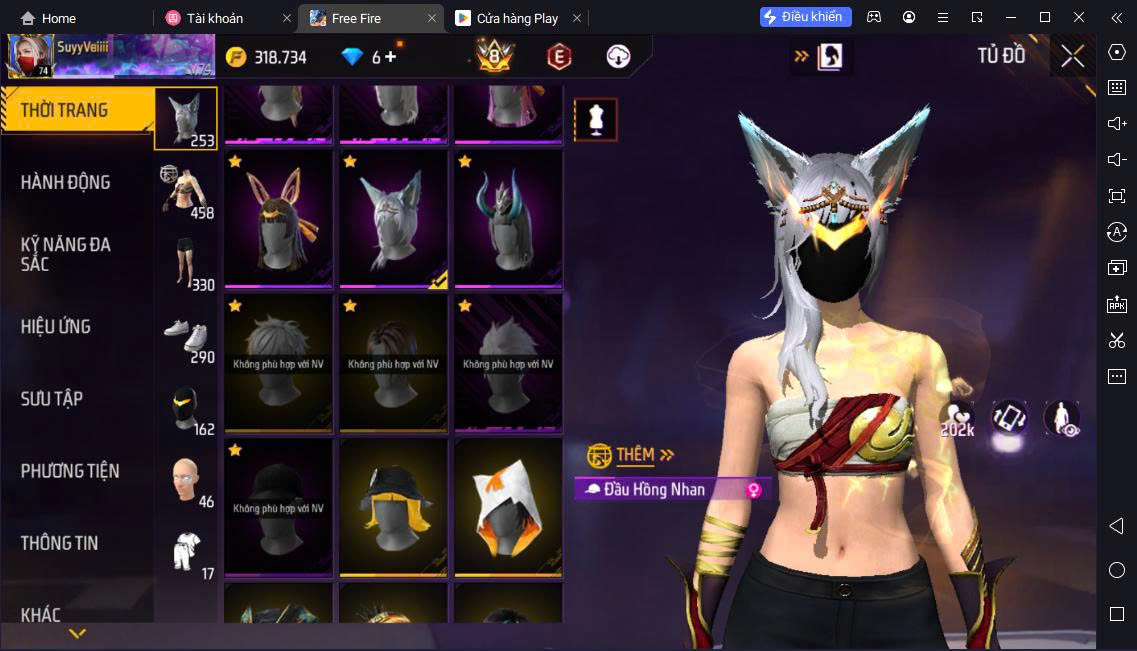Choose the white and orange hood item
Image resolution: width=1137 pixels, height=651 pixels.
pyautogui.click(x=508, y=507)
